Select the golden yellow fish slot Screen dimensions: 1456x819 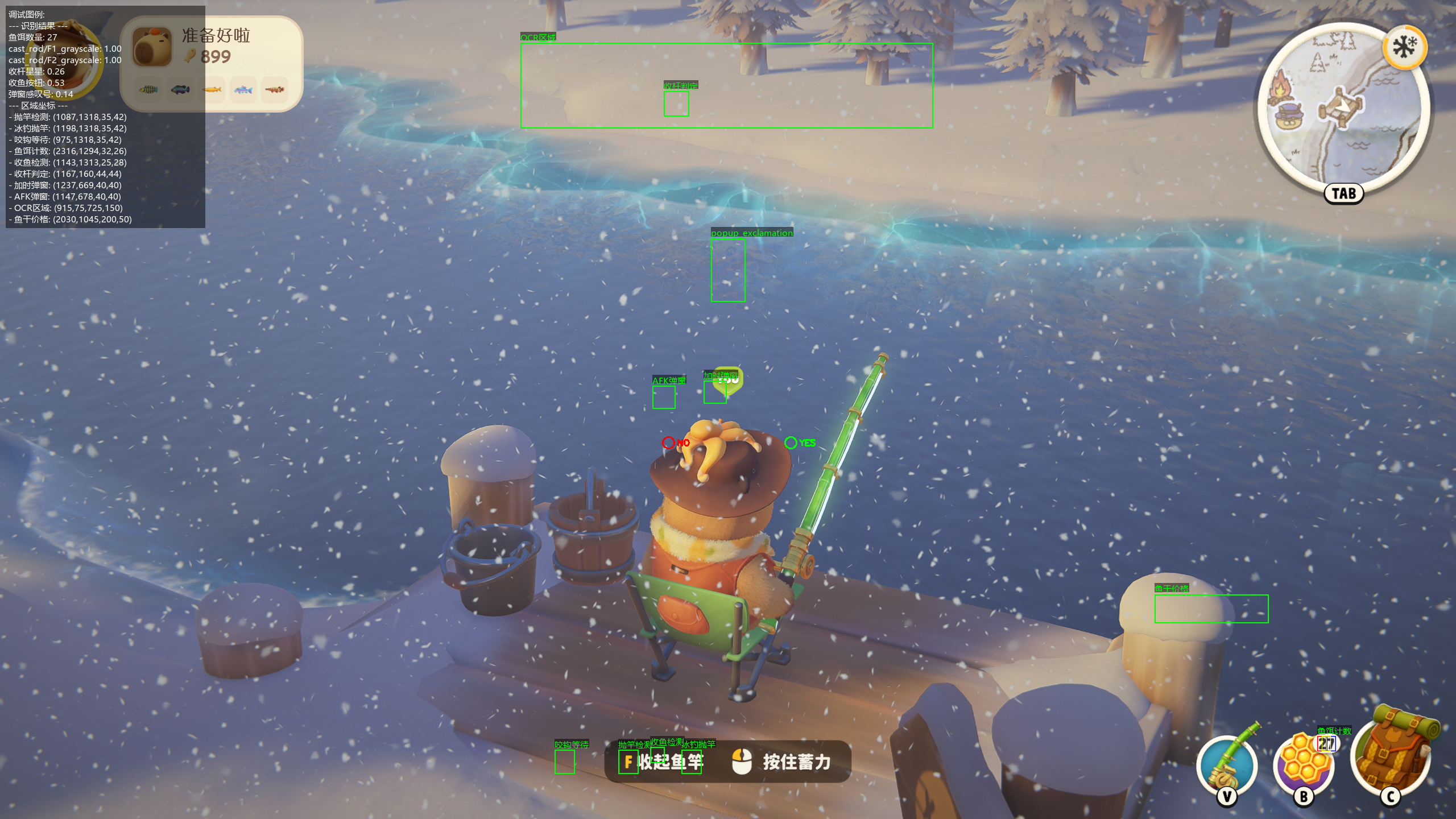[x=212, y=89]
